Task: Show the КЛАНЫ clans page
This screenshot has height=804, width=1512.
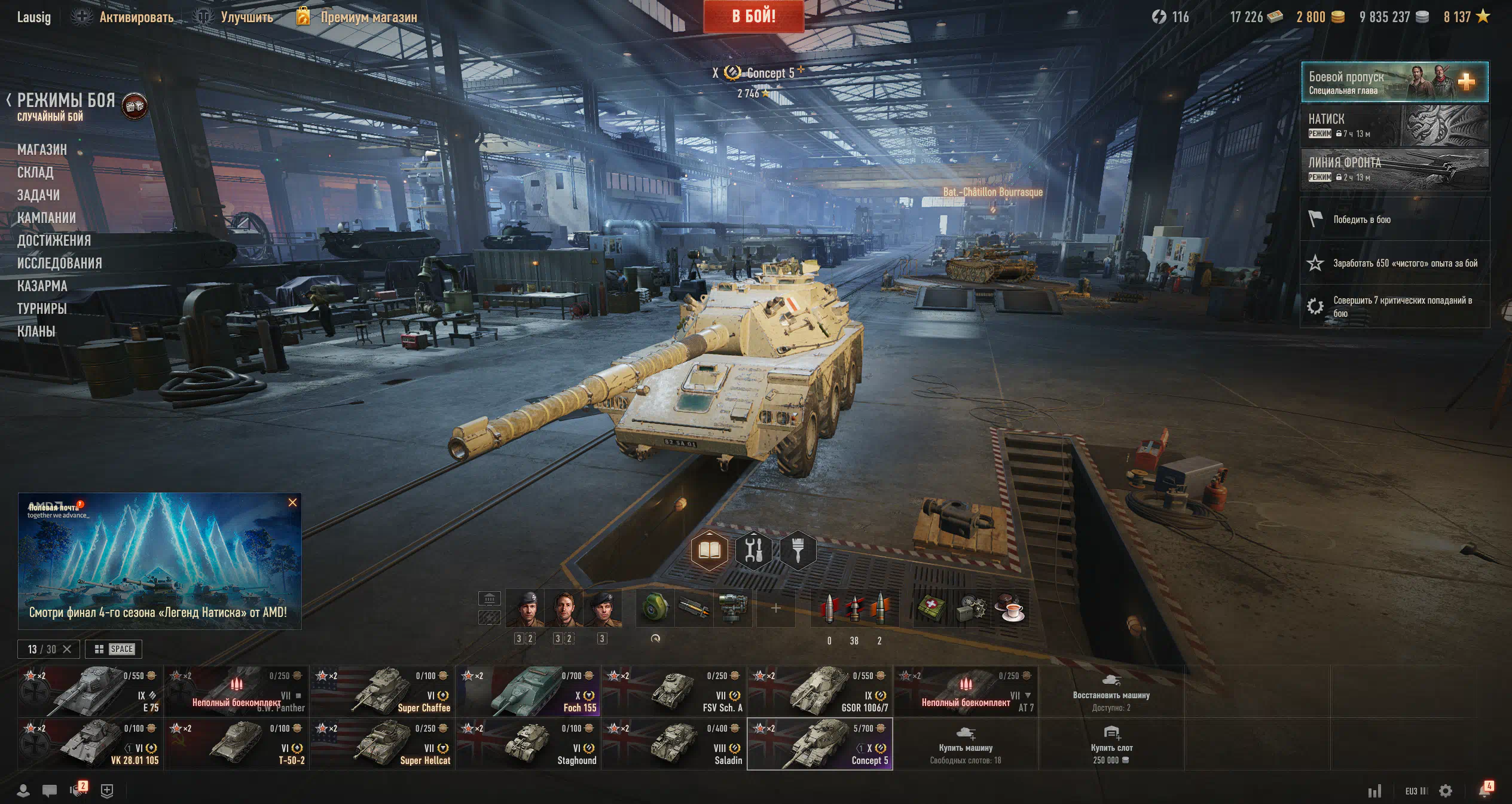Action: [36, 331]
